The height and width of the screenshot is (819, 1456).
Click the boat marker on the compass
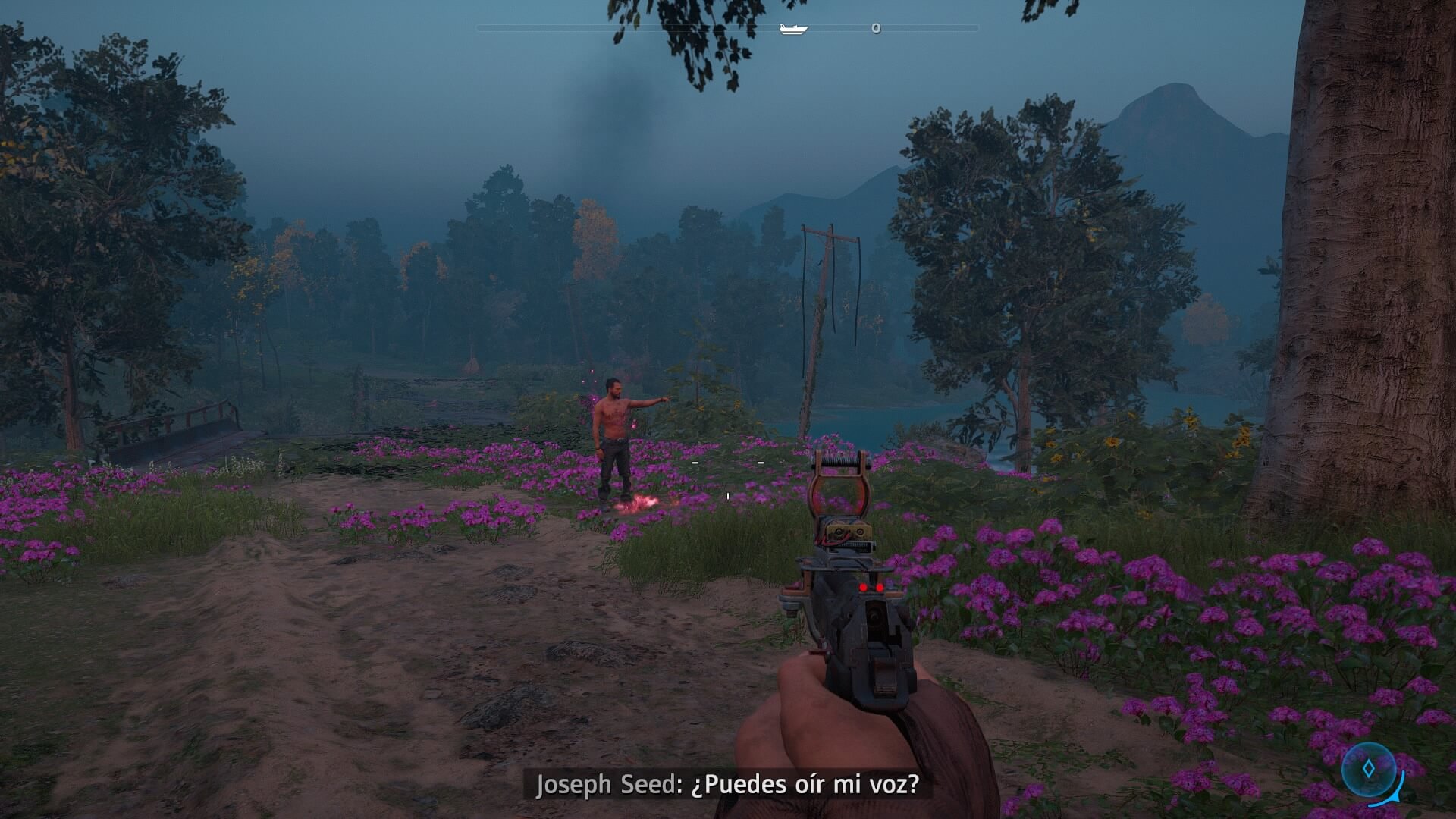click(x=793, y=29)
